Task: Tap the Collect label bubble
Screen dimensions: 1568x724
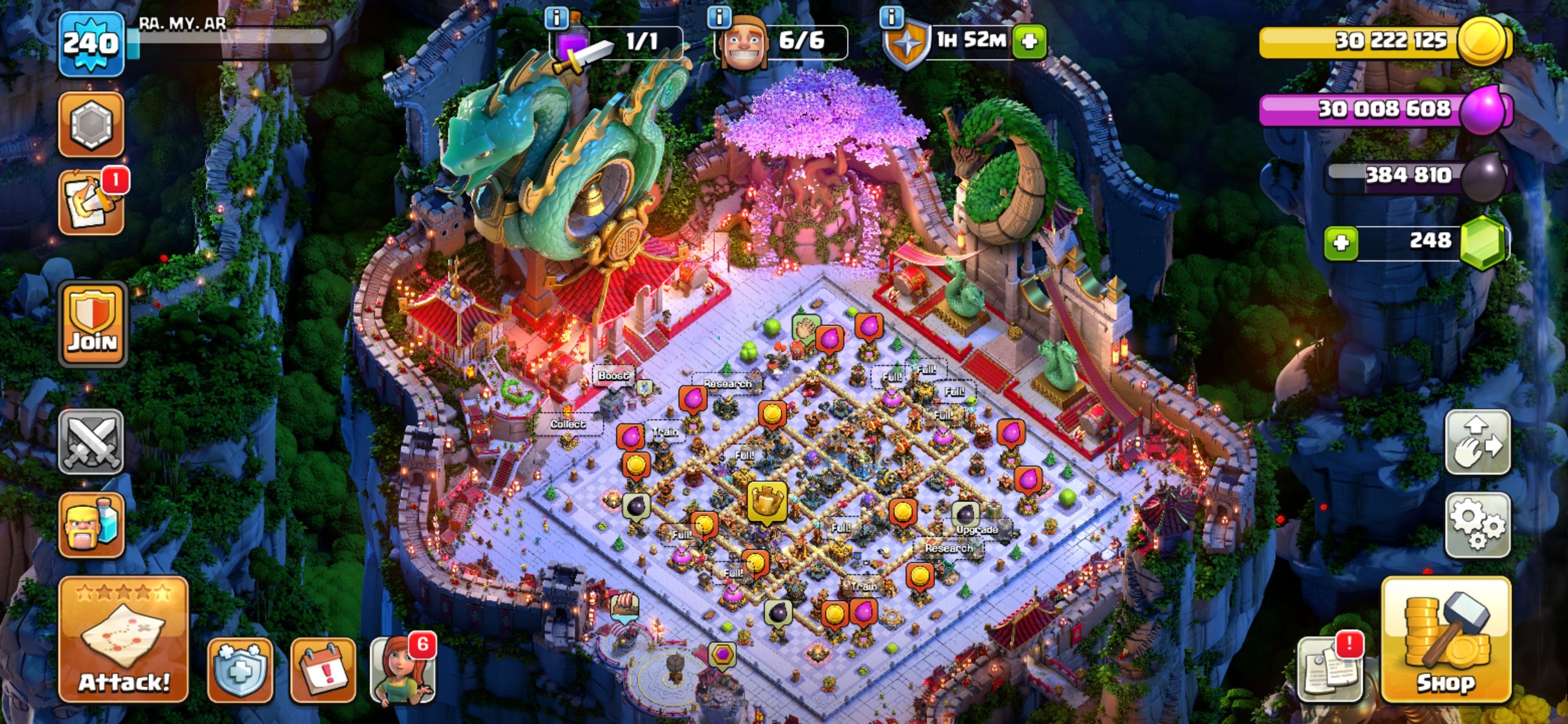Action: [x=567, y=424]
